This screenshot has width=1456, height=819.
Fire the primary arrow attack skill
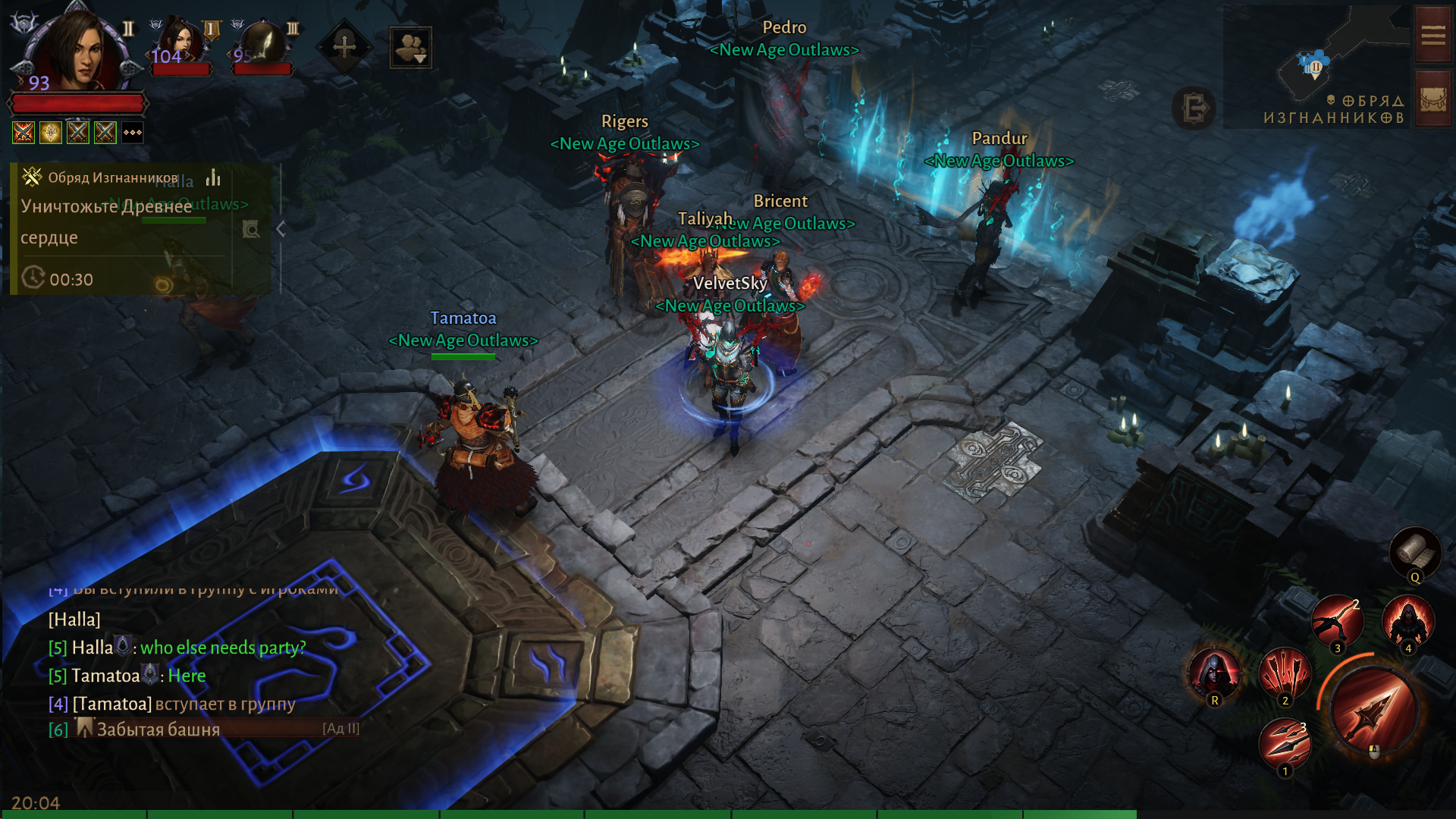pos(1373,709)
